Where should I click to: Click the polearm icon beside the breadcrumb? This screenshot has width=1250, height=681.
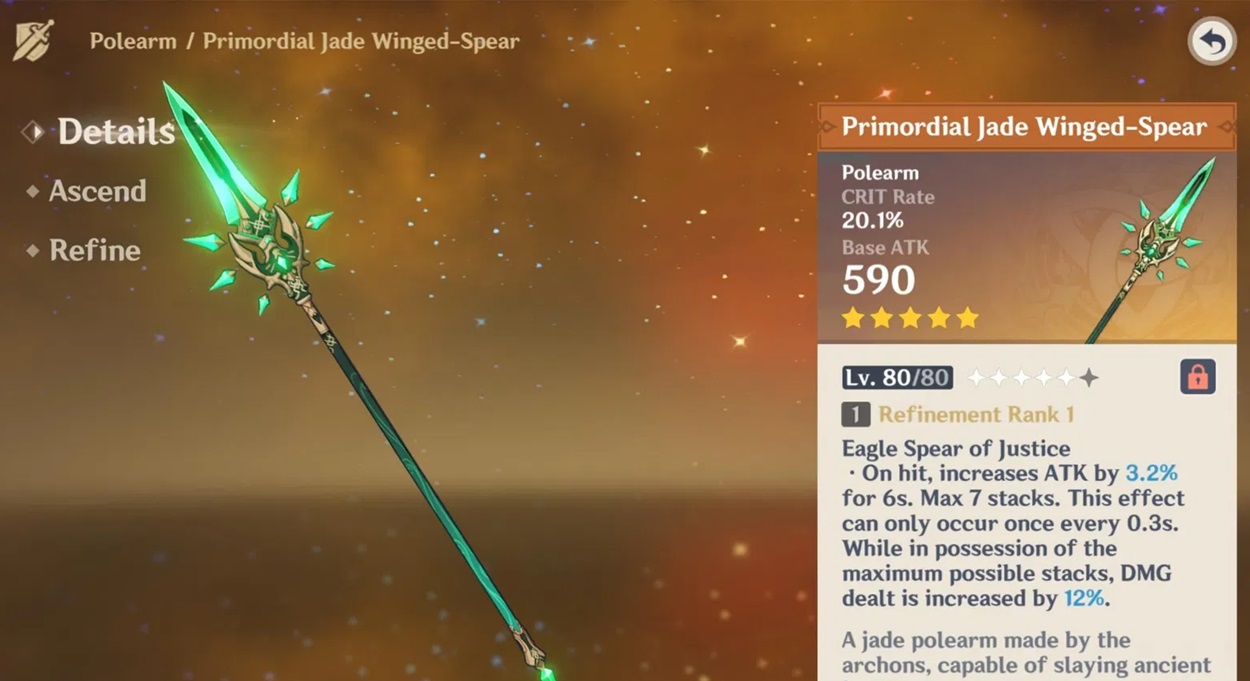(33, 41)
